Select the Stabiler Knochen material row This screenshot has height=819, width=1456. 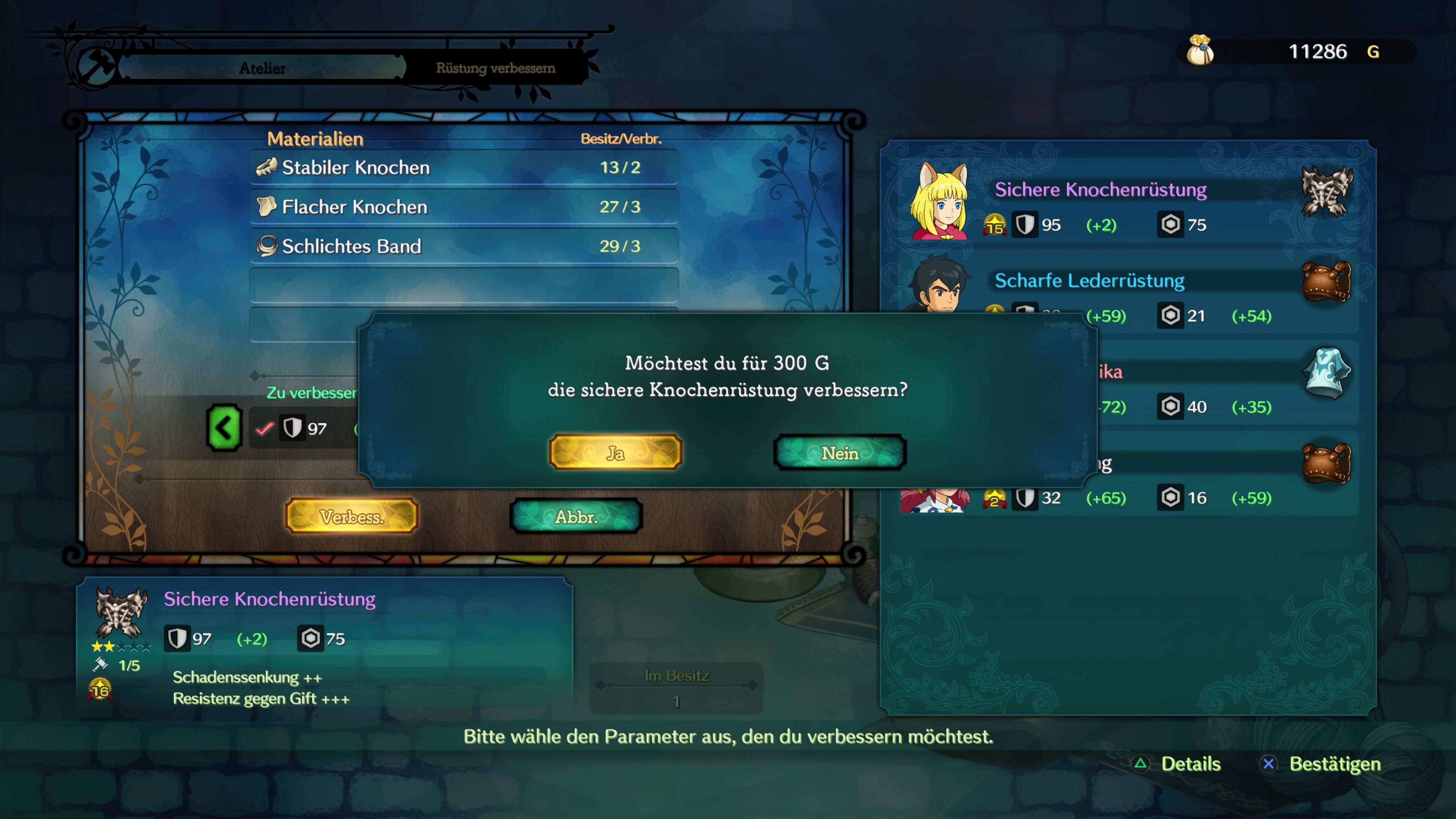click(463, 167)
